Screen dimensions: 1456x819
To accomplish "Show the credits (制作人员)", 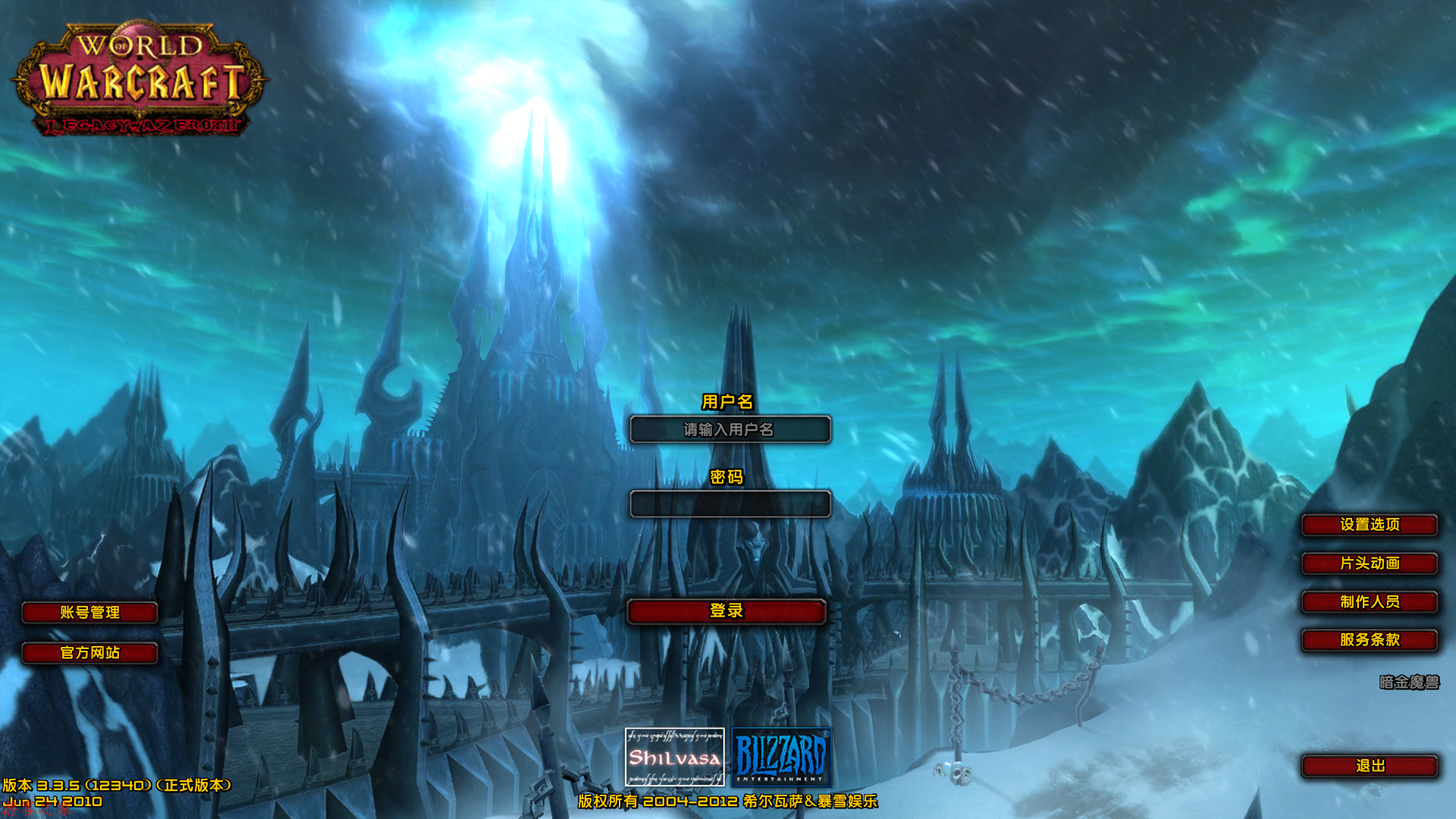I will [1369, 602].
